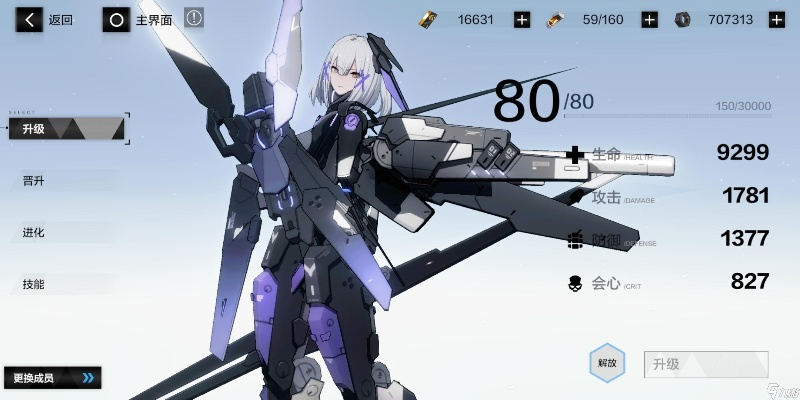Change member with 更换成员
Viewport: 800px width, 400px height.
pyautogui.click(x=52, y=378)
